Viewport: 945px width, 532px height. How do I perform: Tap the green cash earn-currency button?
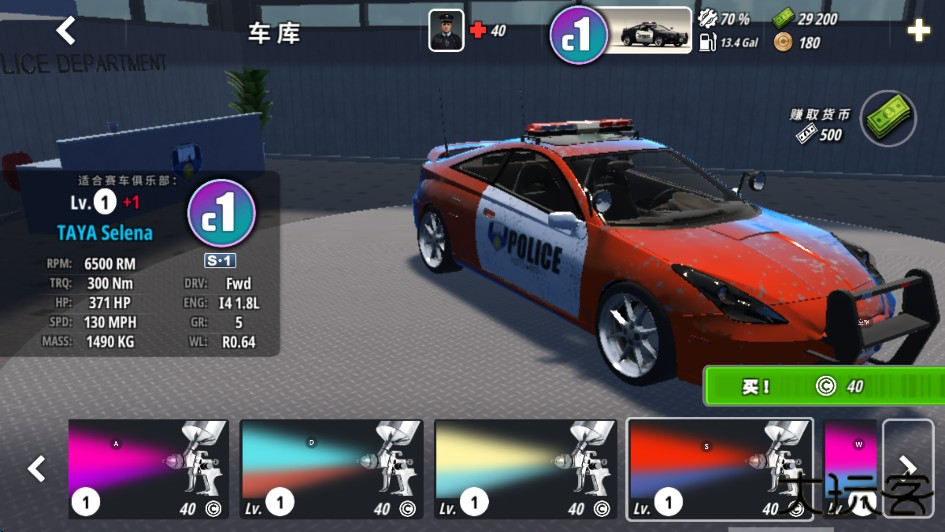click(888, 118)
